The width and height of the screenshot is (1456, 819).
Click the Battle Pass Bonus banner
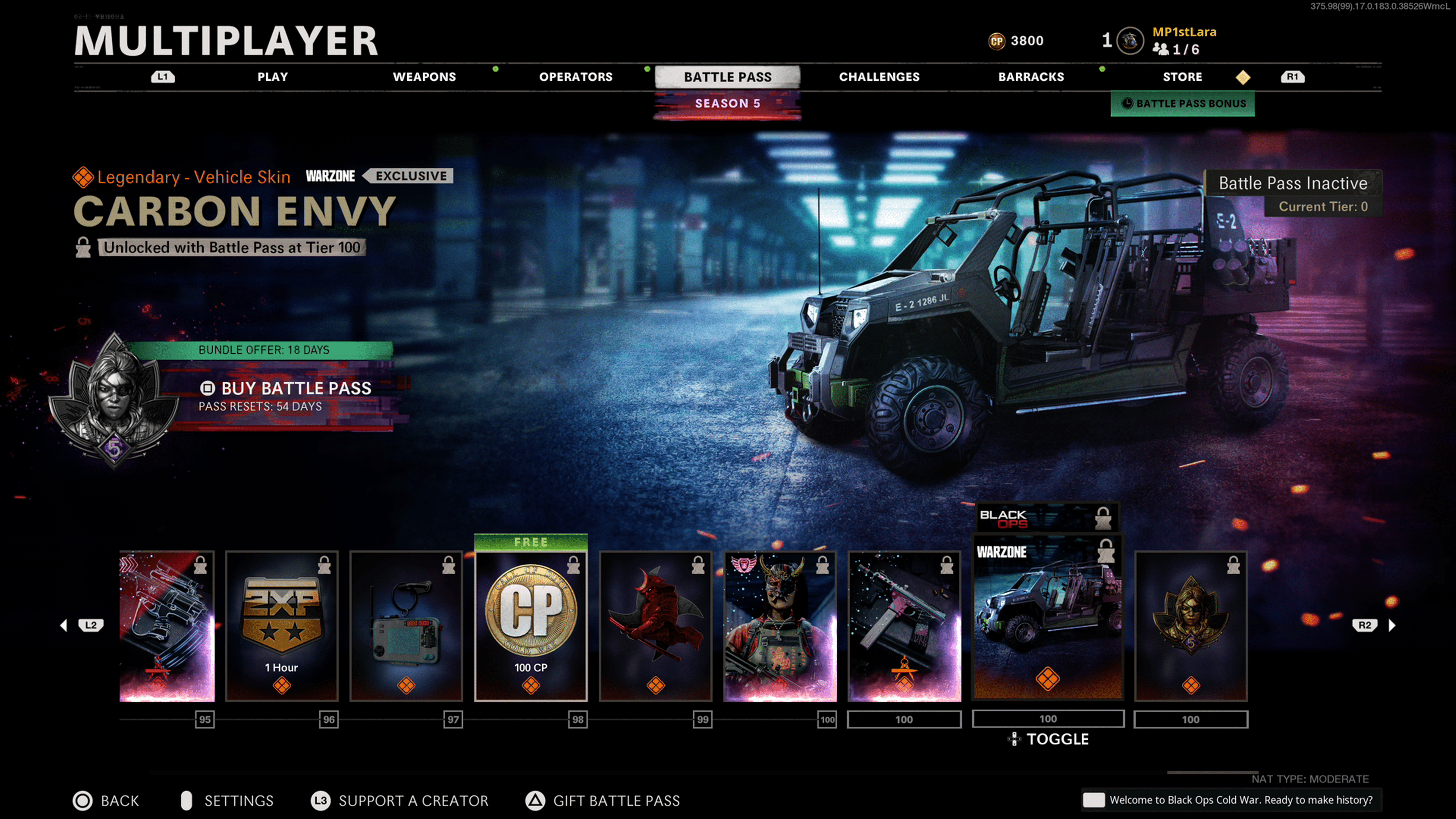coord(1183,104)
